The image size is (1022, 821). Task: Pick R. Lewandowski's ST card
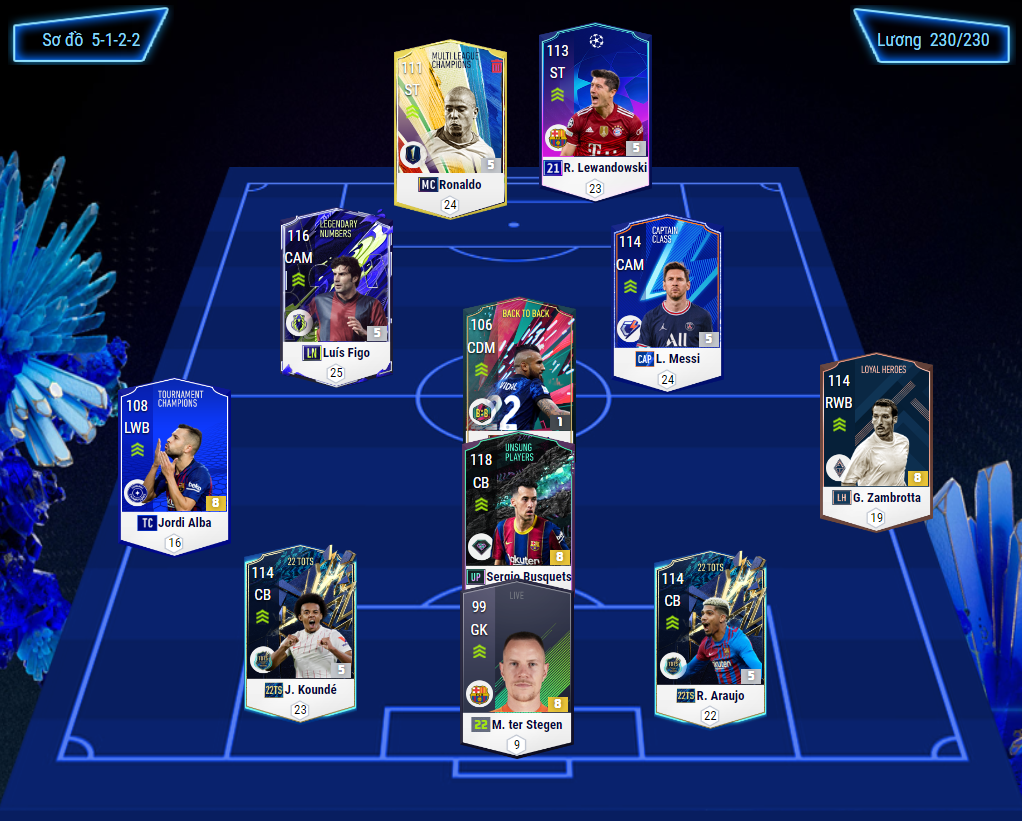click(x=595, y=105)
